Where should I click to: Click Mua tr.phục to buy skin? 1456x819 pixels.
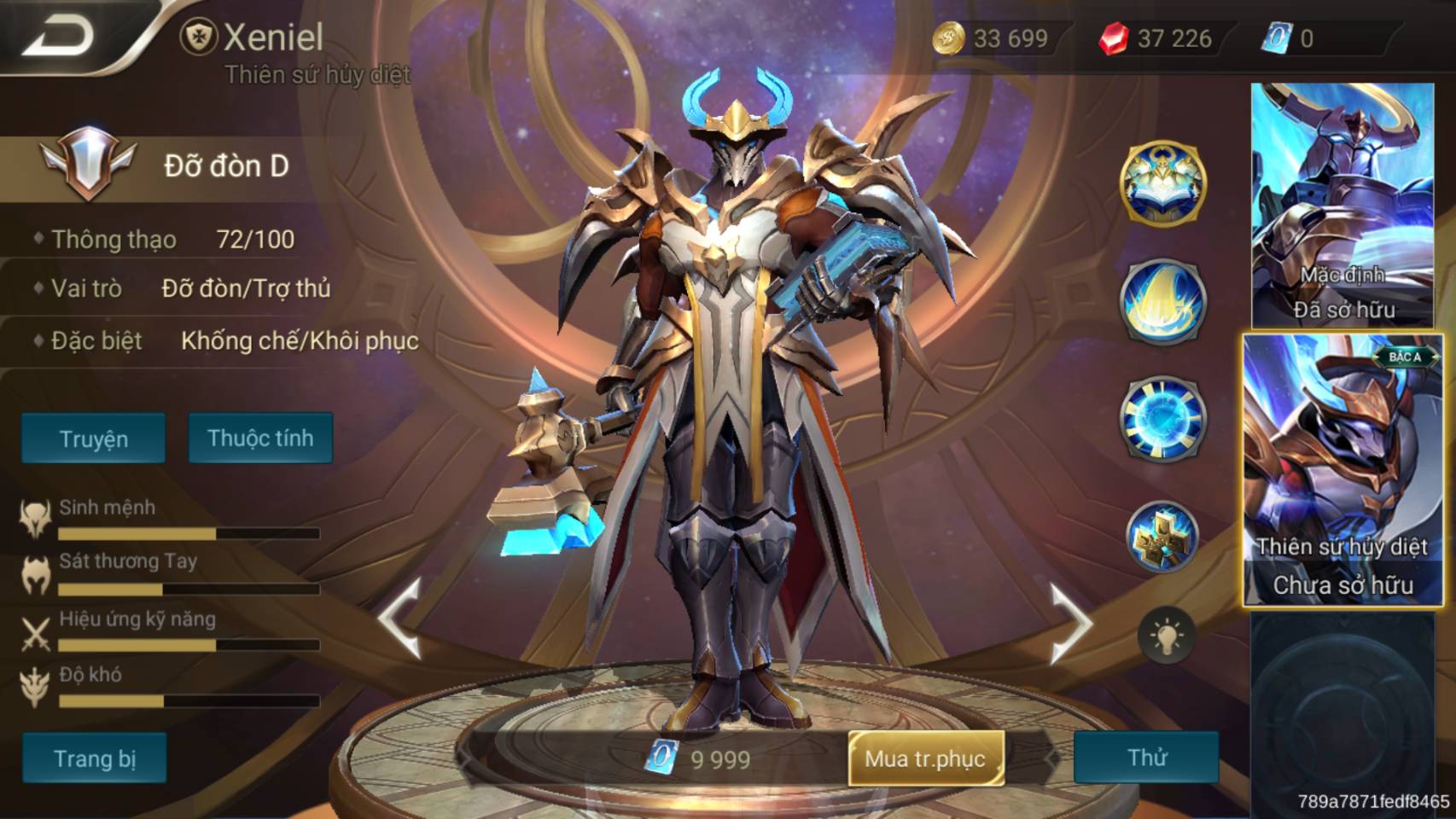[x=925, y=758]
